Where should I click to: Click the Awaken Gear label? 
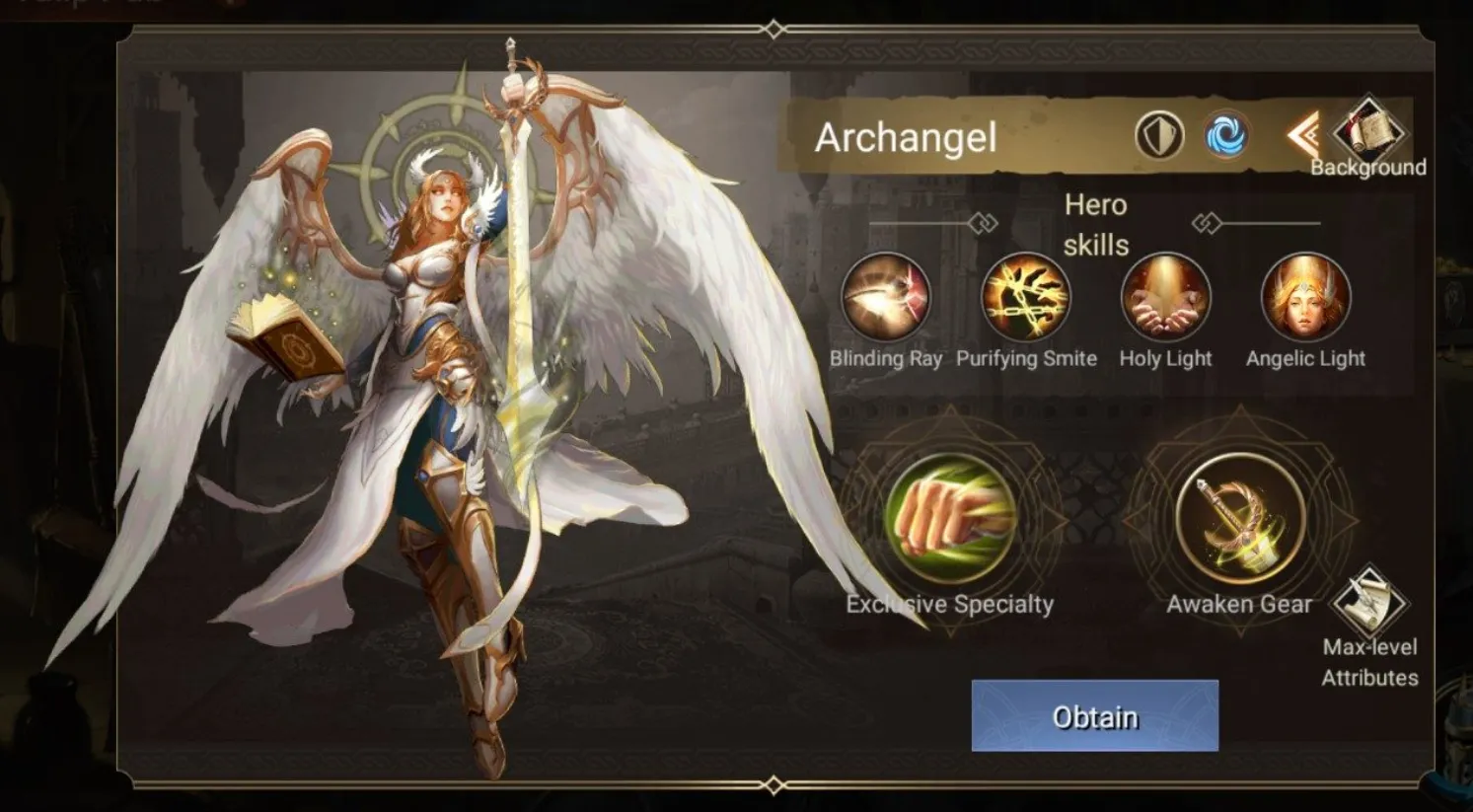[1238, 603]
